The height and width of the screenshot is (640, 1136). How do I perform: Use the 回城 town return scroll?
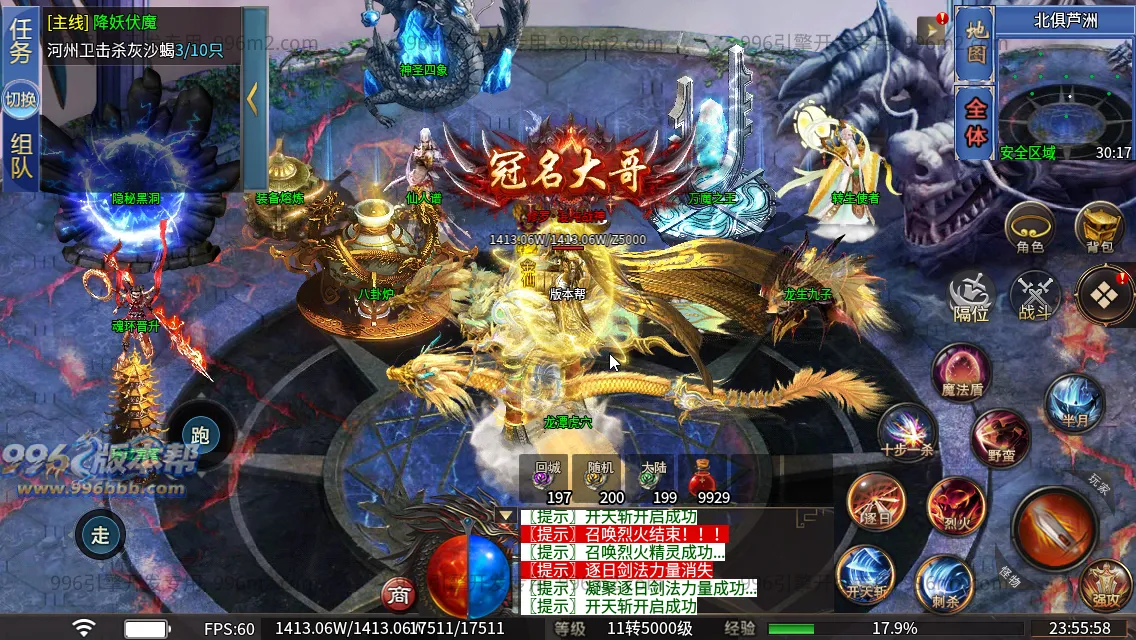(547, 479)
